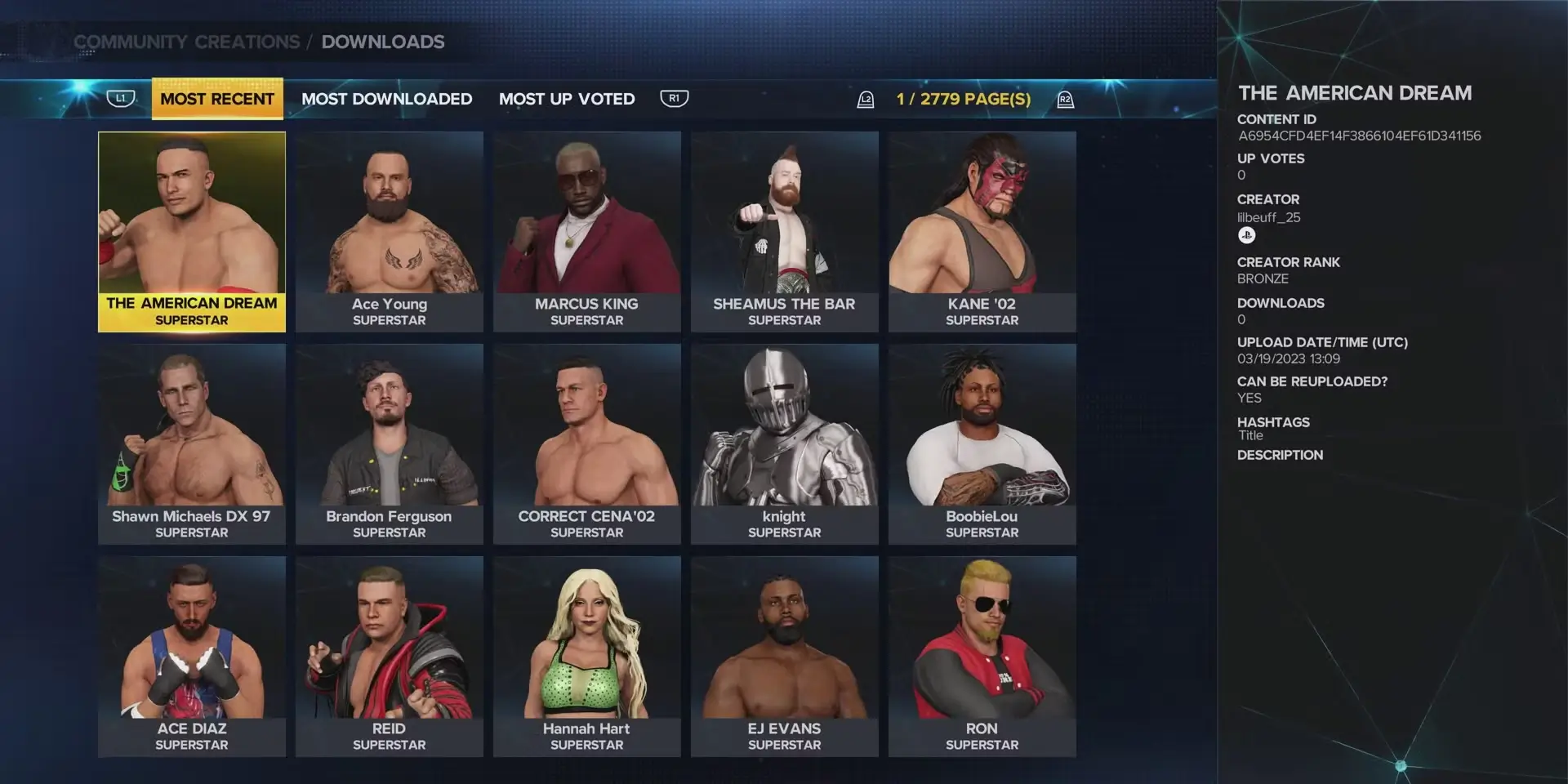Select Shawn Michaels DX 97 tile

[x=192, y=444]
